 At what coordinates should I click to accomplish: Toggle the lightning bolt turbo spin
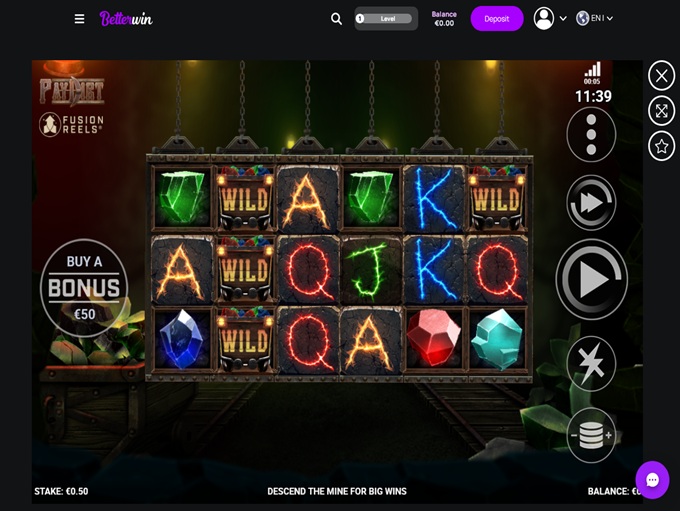coord(591,364)
